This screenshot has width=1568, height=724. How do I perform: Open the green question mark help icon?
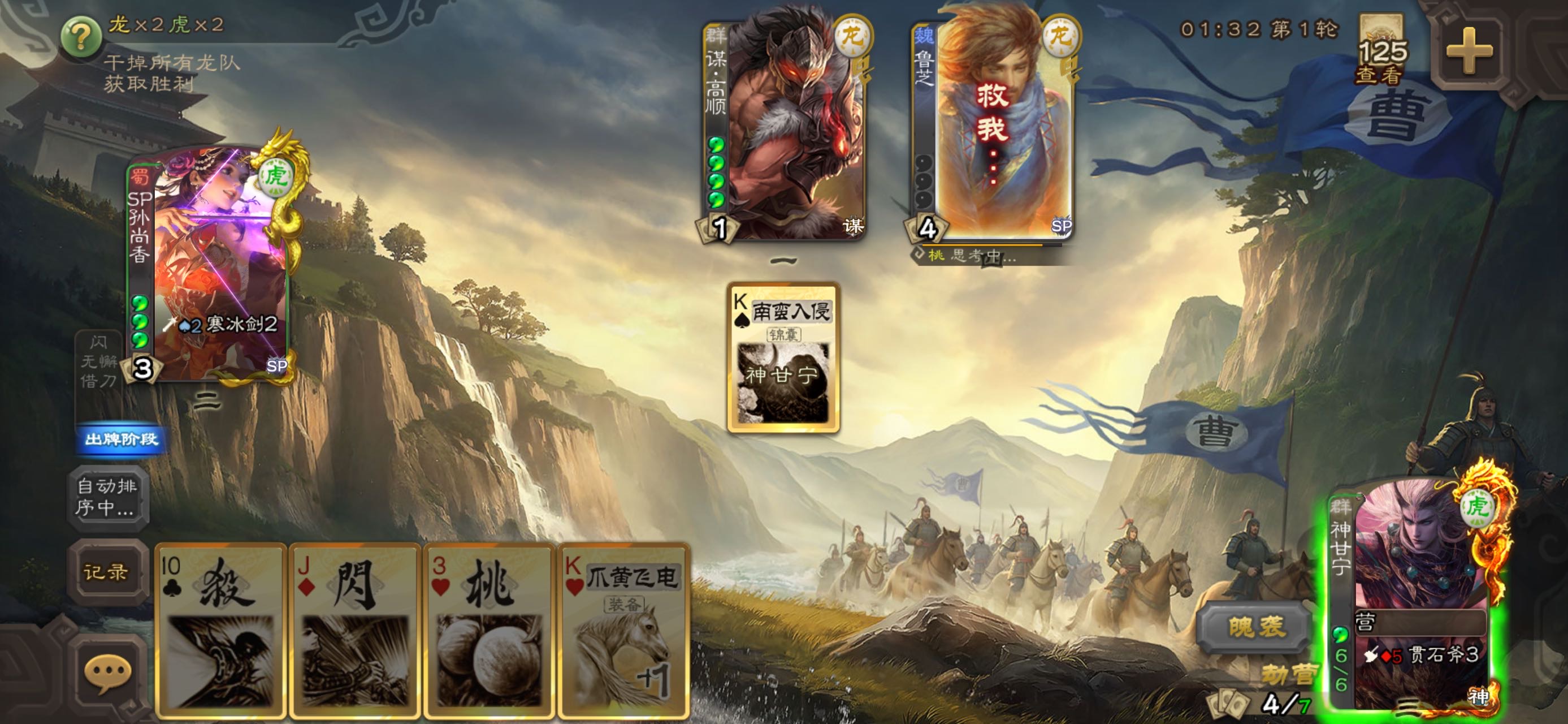point(81,36)
